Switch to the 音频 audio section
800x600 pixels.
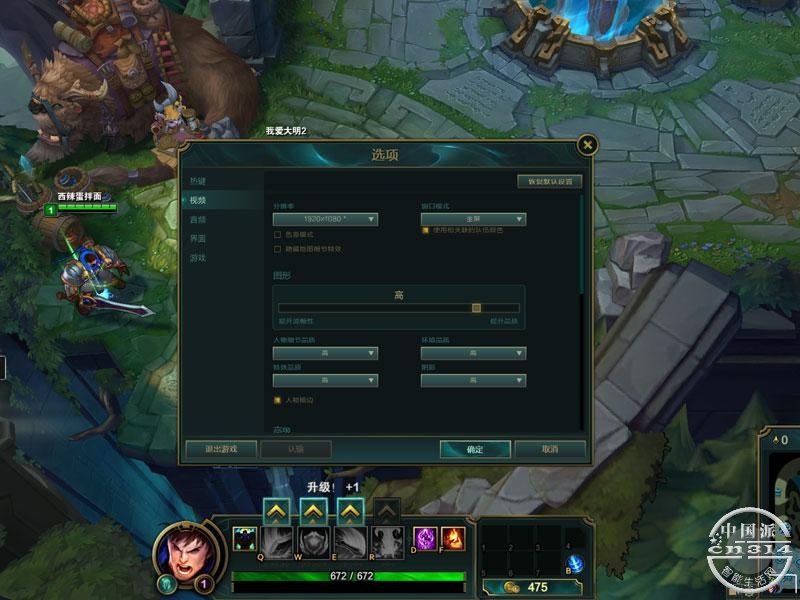coord(198,219)
